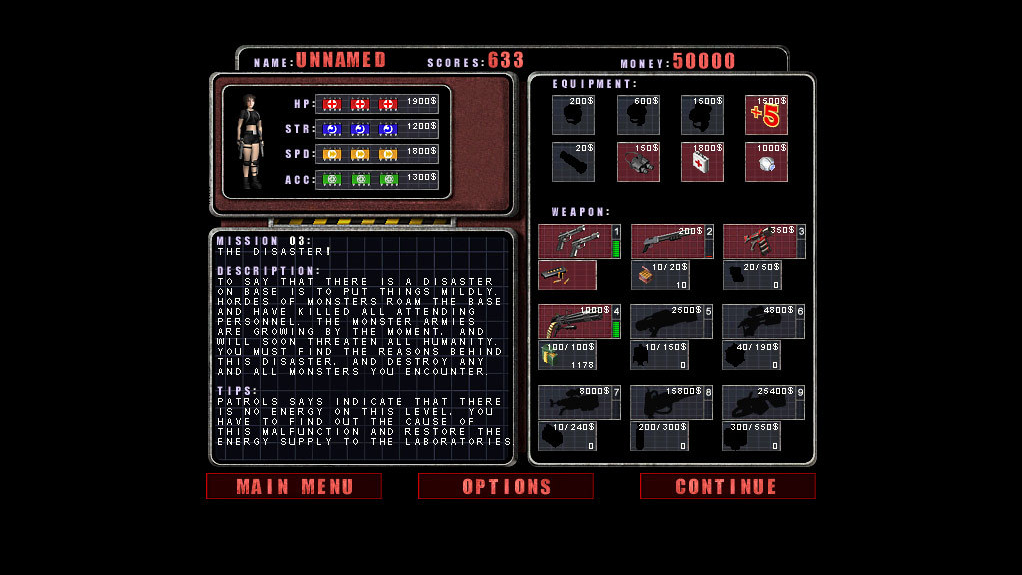The image size is (1022, 575).
Task: Buy shotgun shells for 20$
Action: [x=659, y=275]
